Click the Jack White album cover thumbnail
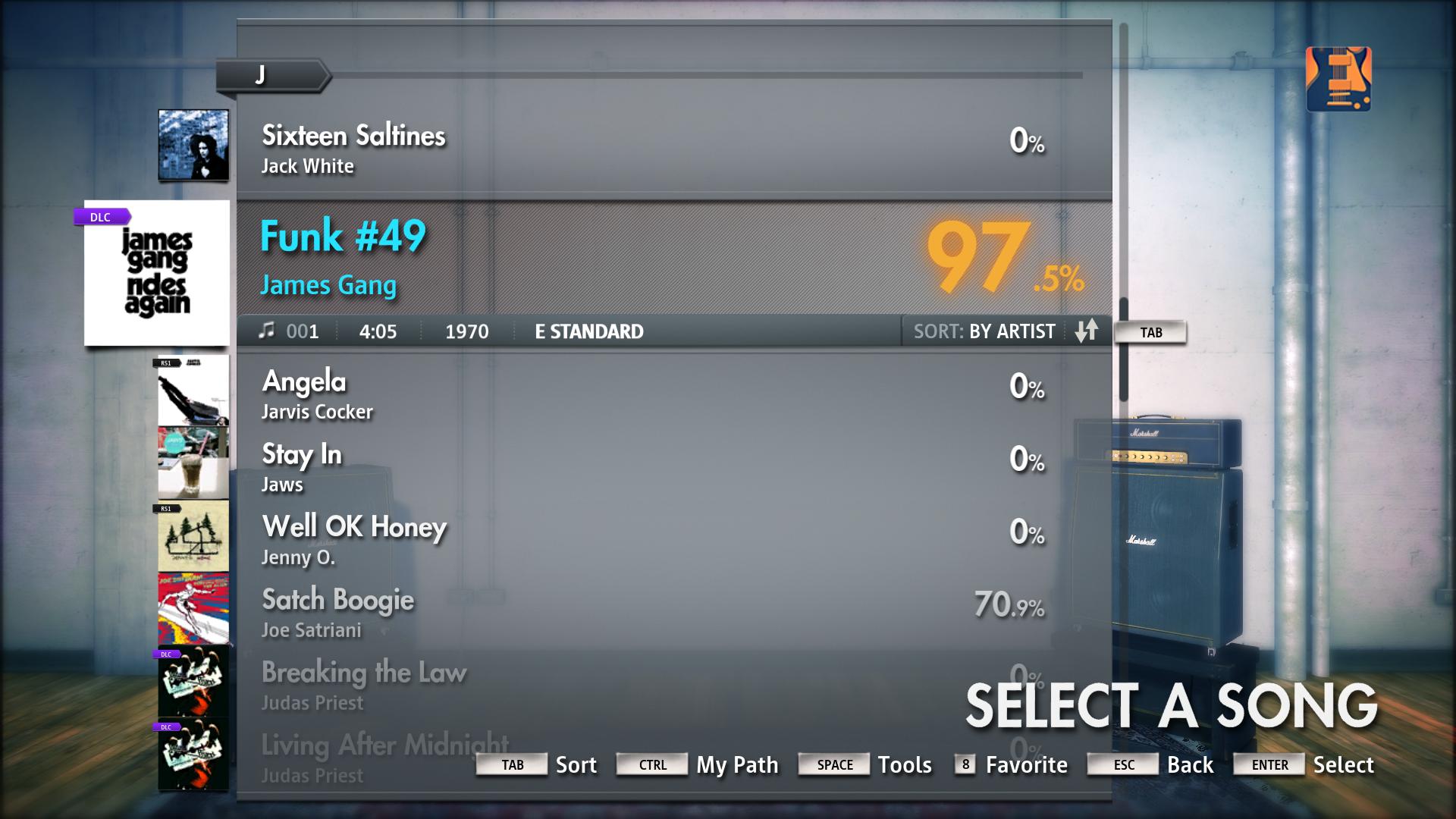 (x=193, y=144)
